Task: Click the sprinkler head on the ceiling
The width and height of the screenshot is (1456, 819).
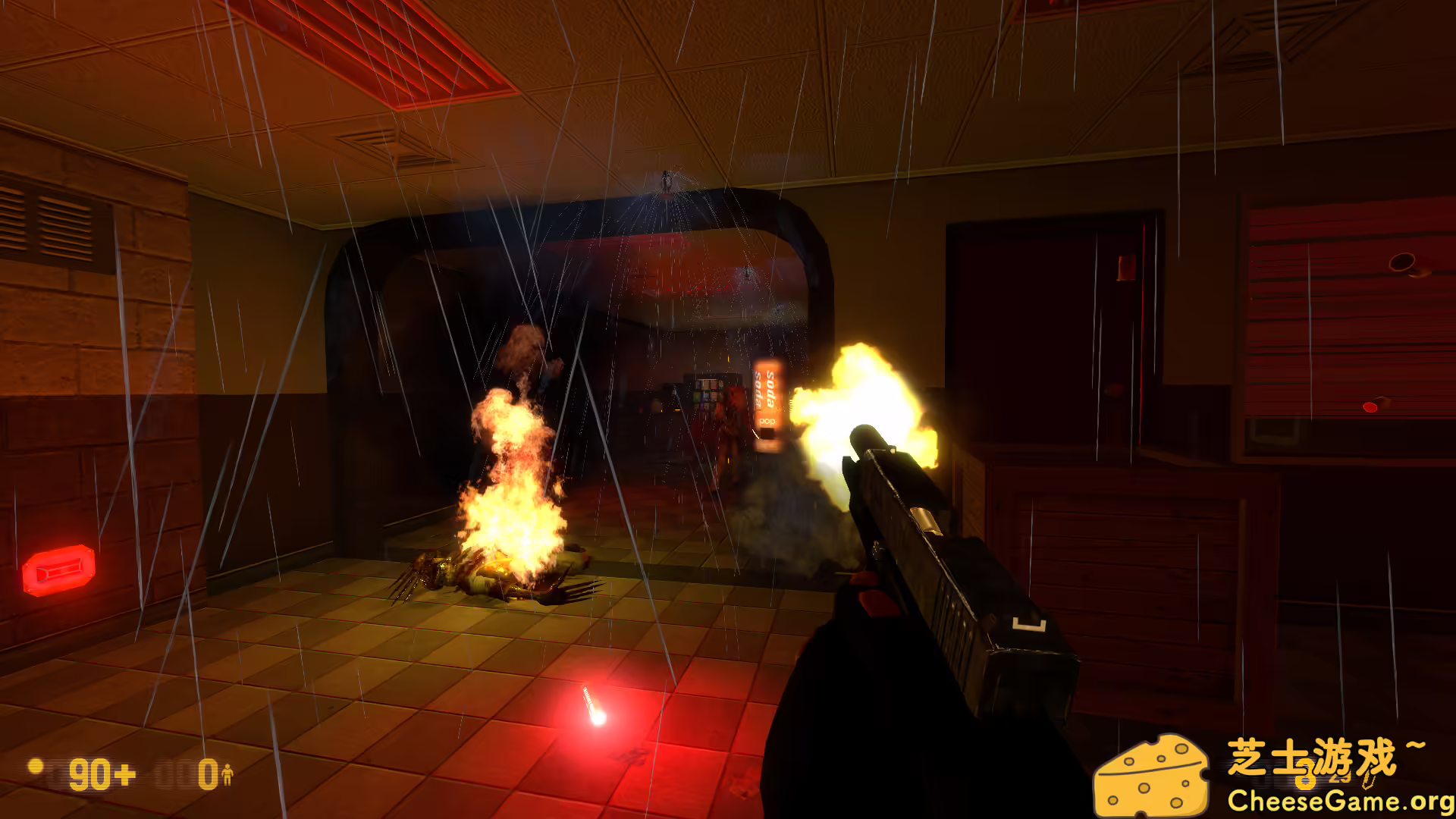Action: pyautogui.click(x=666, y=178)
